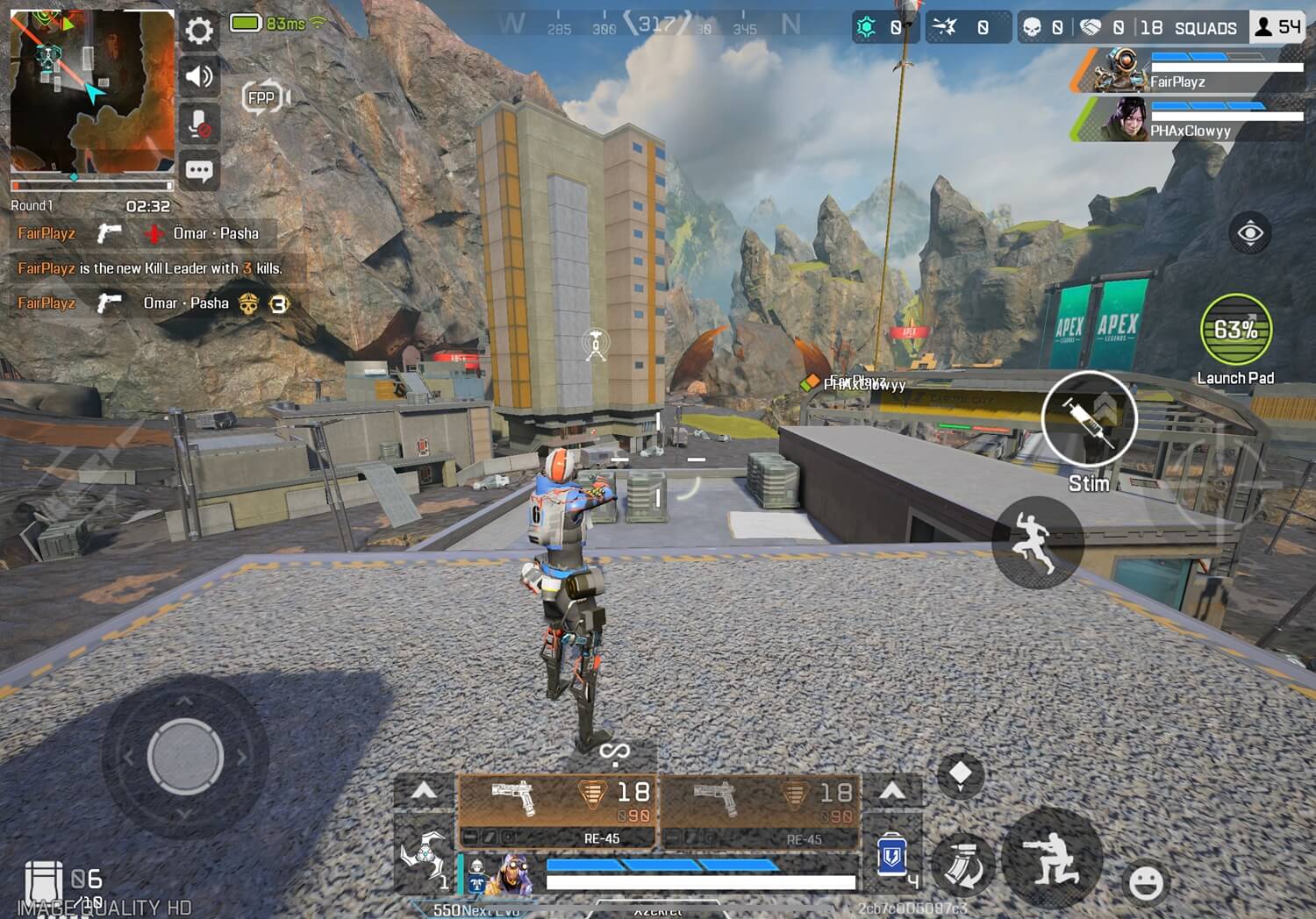
Task: Switch camera with the FPP button
Action: click(x=263, y=97)
